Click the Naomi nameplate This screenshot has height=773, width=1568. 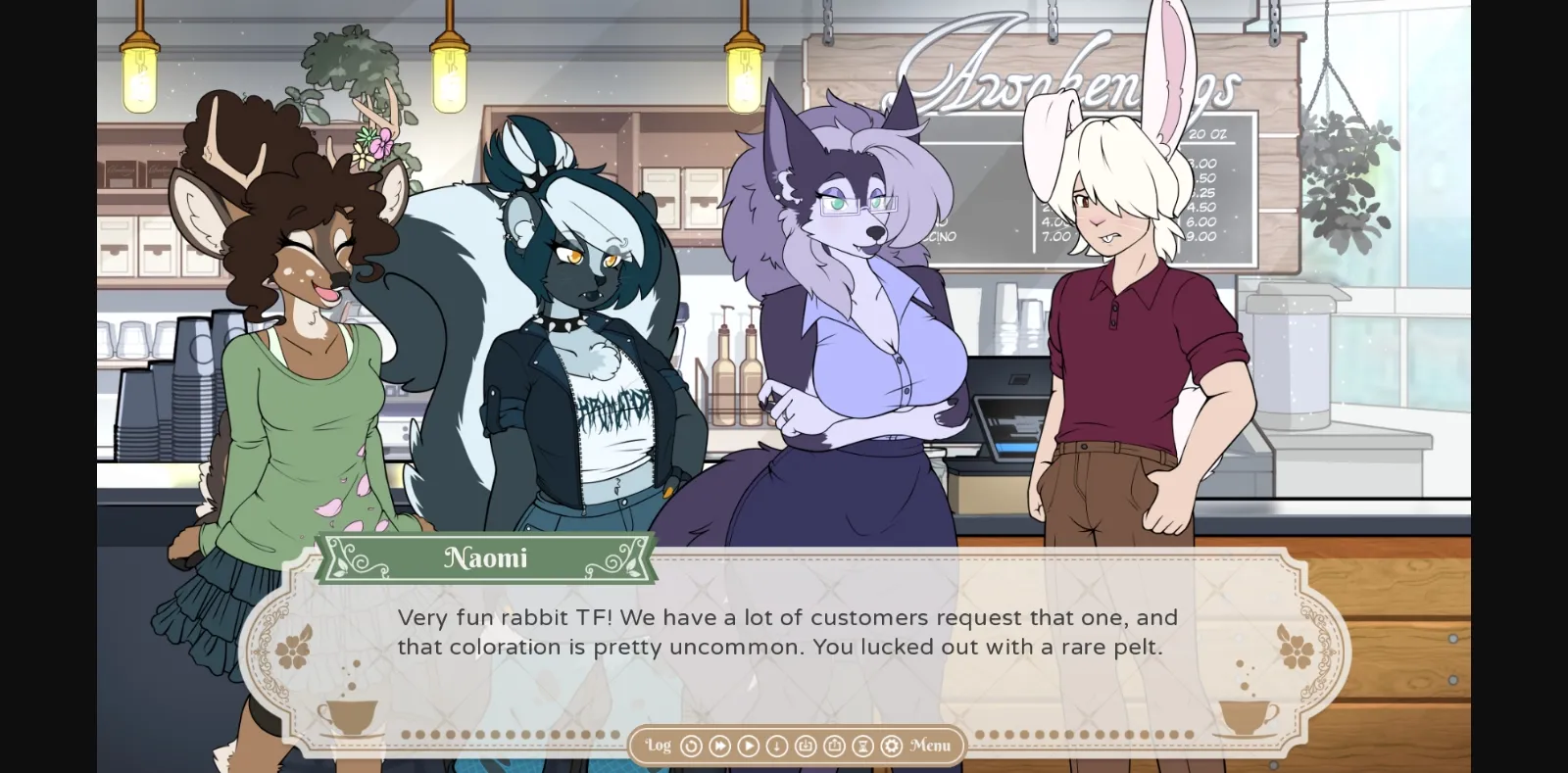(487, 557)
